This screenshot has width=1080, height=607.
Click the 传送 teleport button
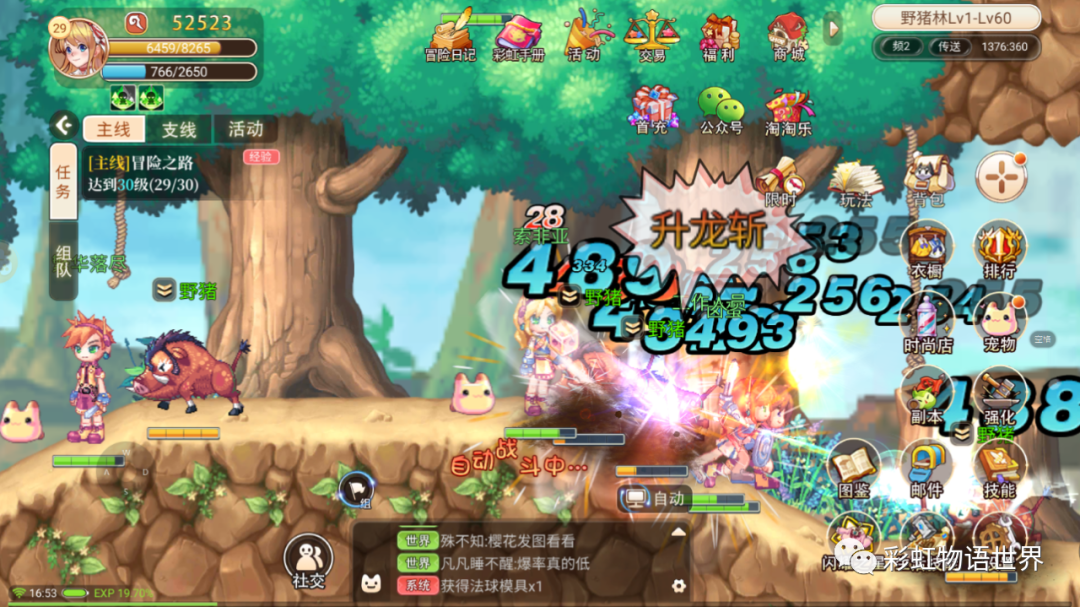949,46
